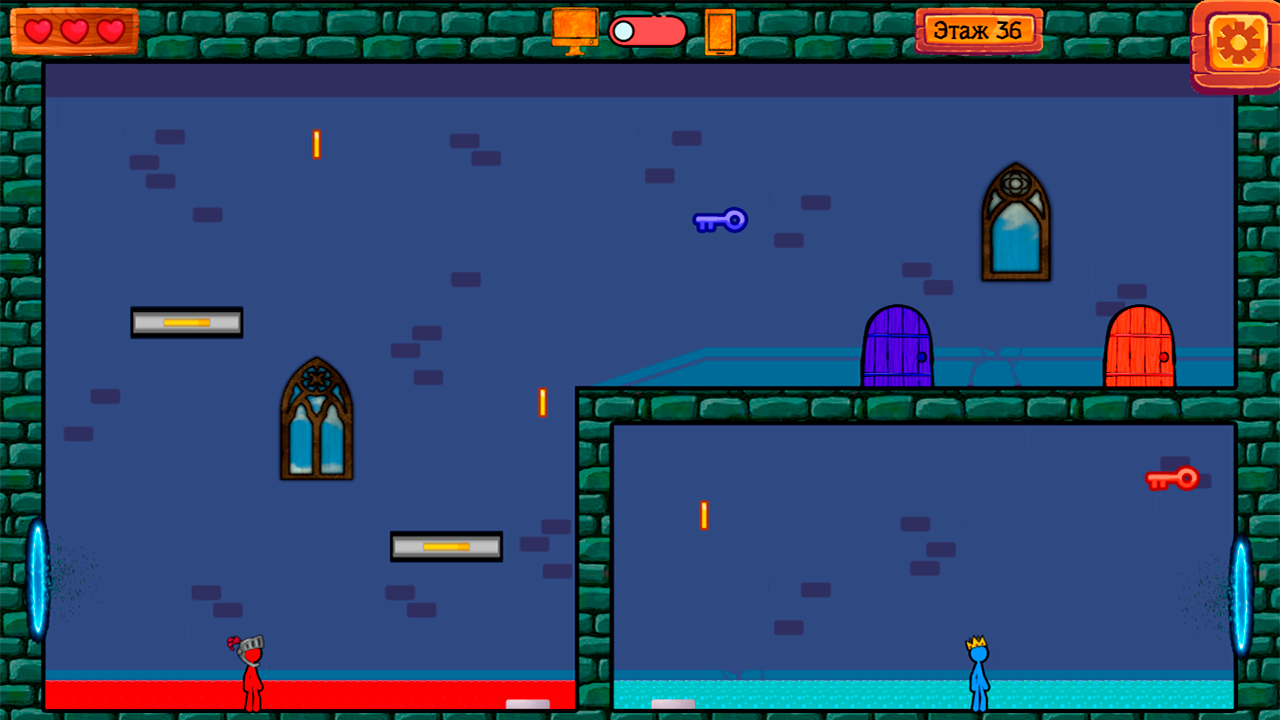The width and height of the screenshot is (1280, 720).
Task: Collect the blue key
Action: pyautogui.click(x=720, y=221)
